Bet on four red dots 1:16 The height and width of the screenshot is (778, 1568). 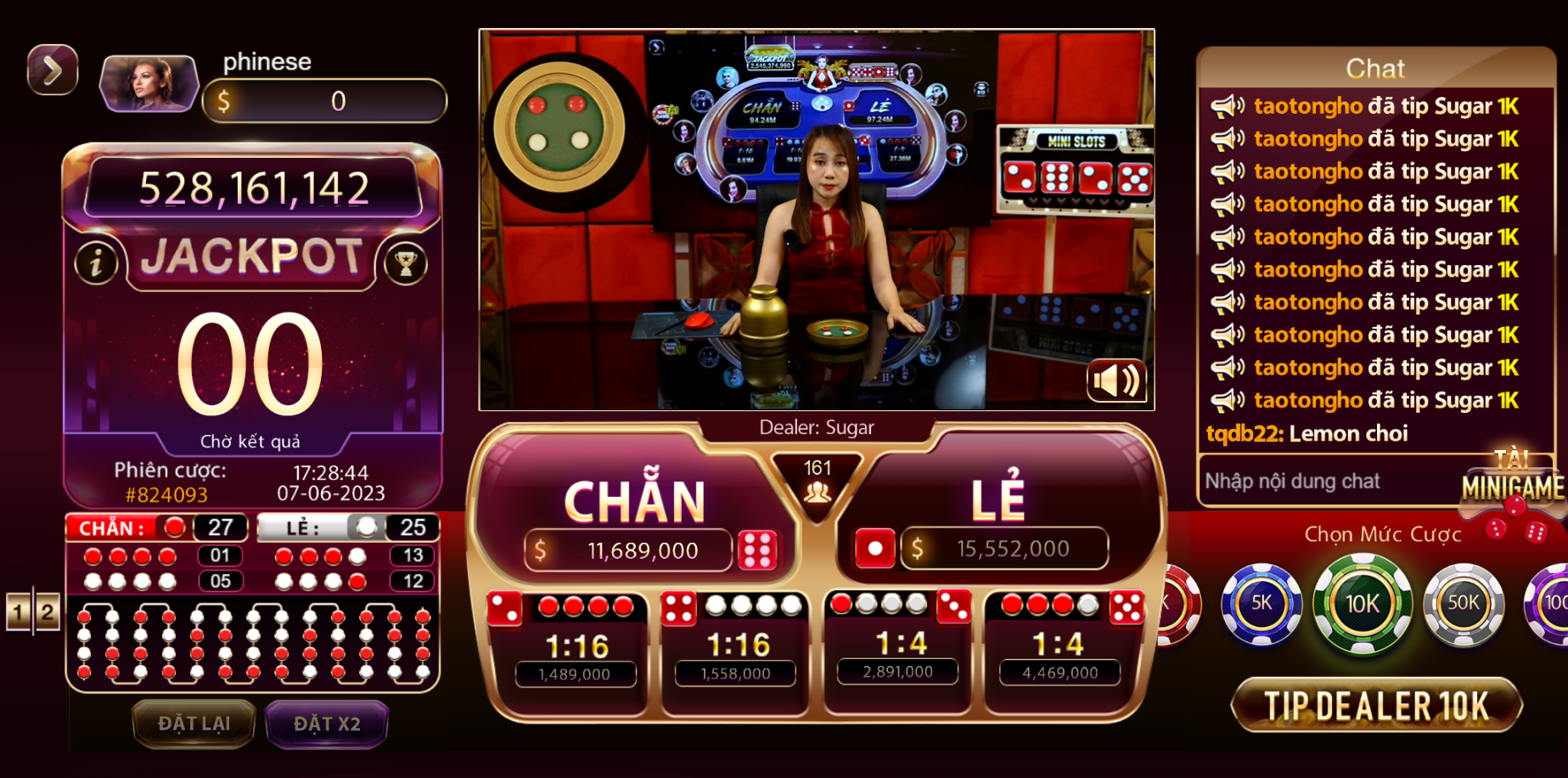coord(574,646)
